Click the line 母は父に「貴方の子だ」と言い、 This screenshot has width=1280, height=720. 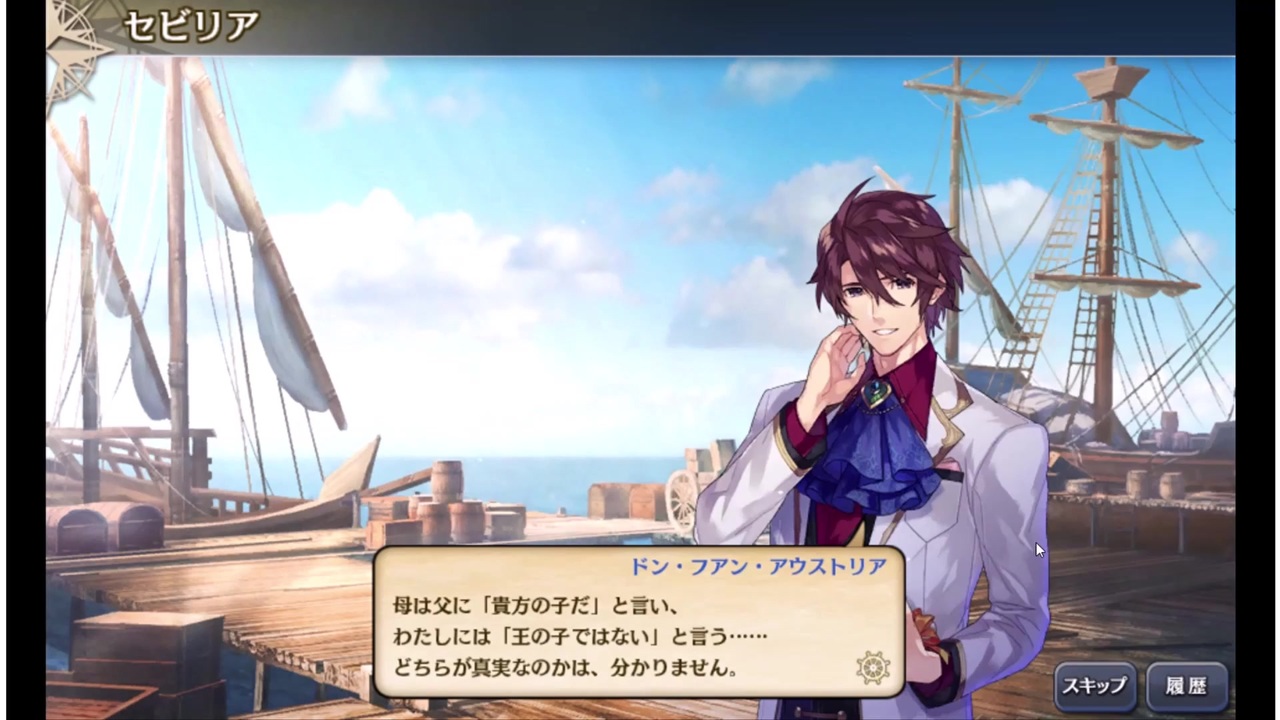[x=540, y=605]
